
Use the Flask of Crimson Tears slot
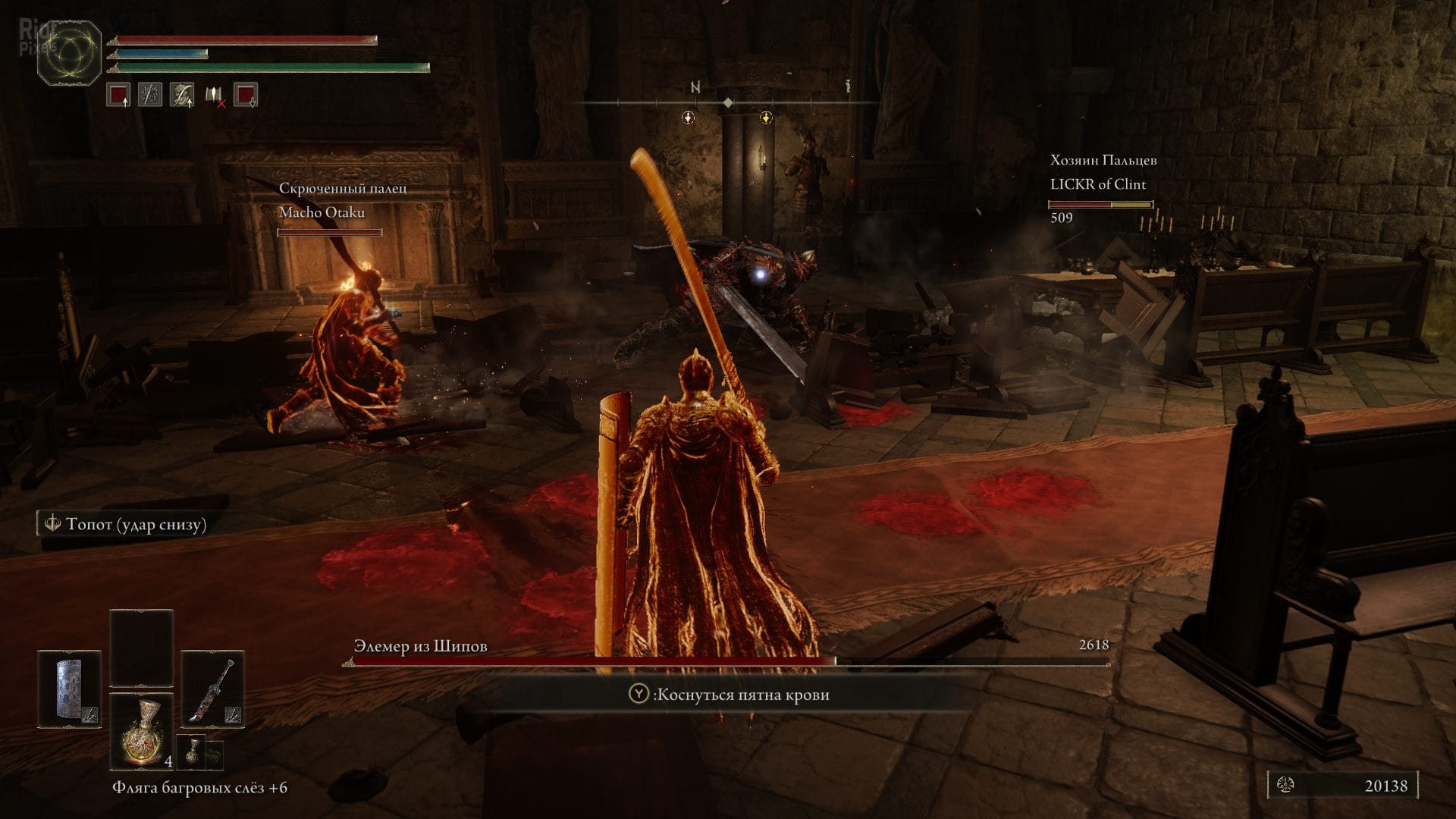[141, 730]
